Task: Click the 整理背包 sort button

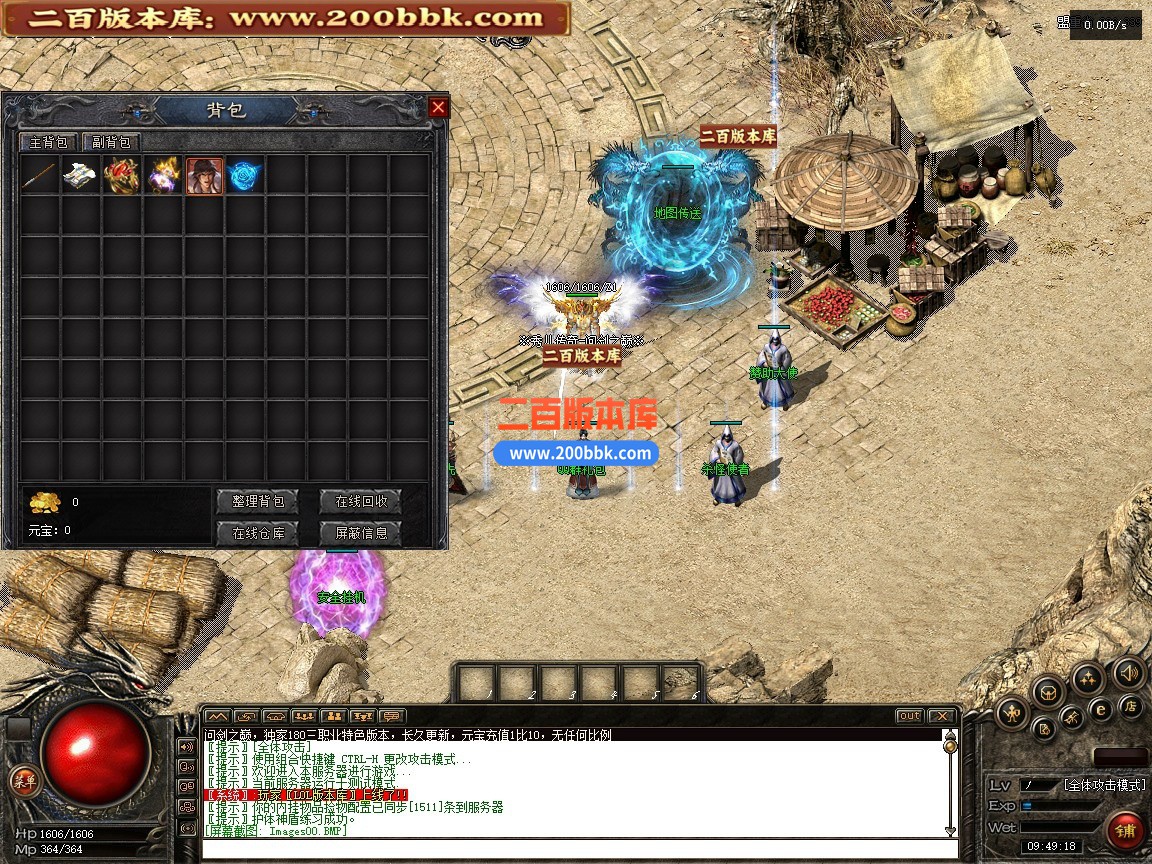Action: (x=258, y=501)
